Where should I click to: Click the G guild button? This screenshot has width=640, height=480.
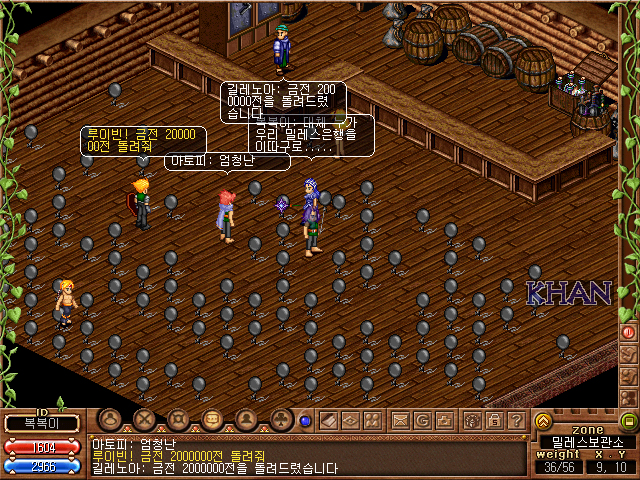tap(422, 420)
